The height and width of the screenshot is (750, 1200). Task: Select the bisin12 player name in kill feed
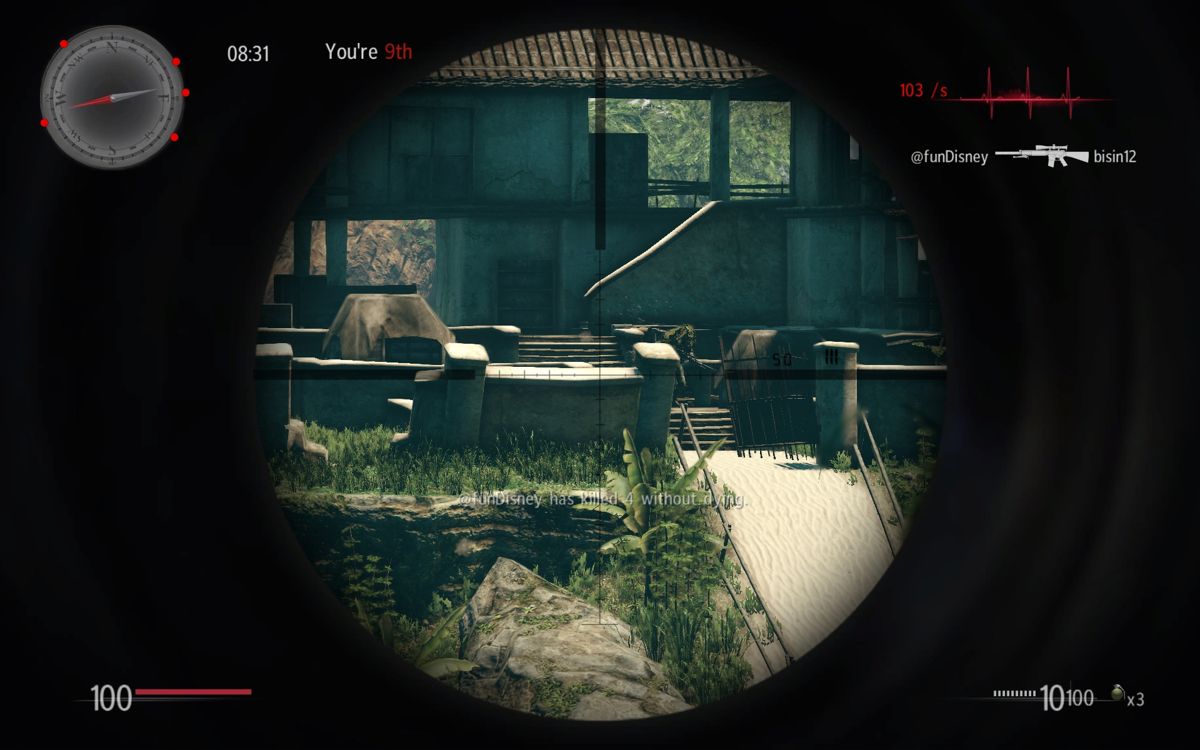coord(1115,157)
